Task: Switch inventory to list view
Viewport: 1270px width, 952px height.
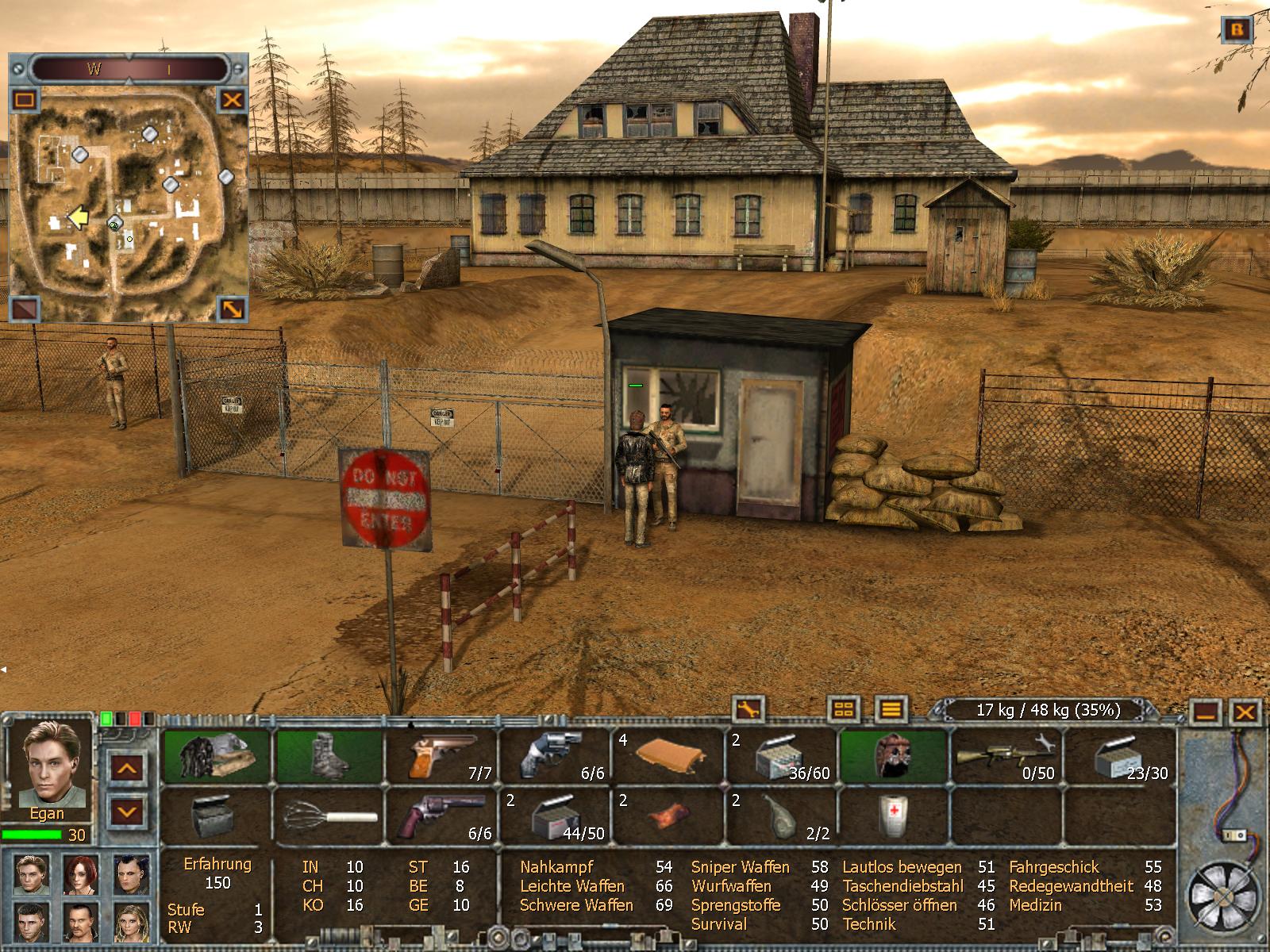Action: point(891,708)
